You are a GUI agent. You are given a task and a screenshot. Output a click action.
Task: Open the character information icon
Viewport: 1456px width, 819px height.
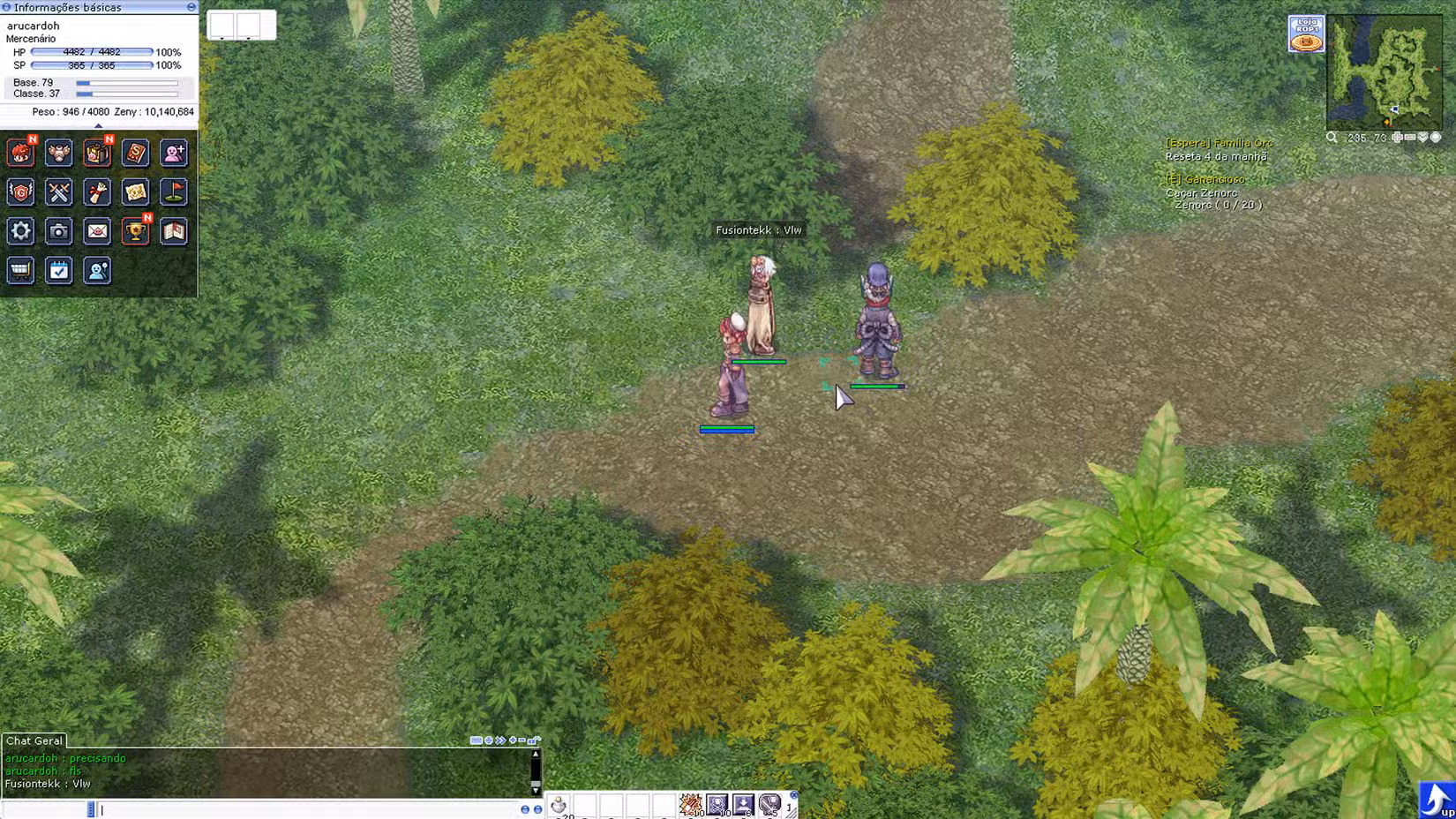tap(20, 153)
